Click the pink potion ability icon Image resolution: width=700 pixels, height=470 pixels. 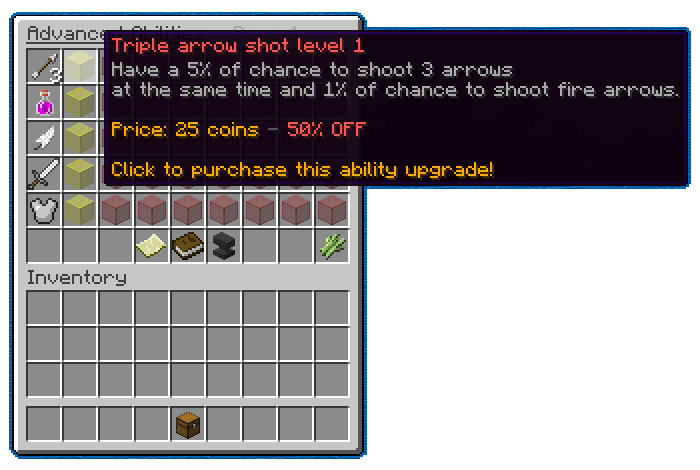(44, 102)
